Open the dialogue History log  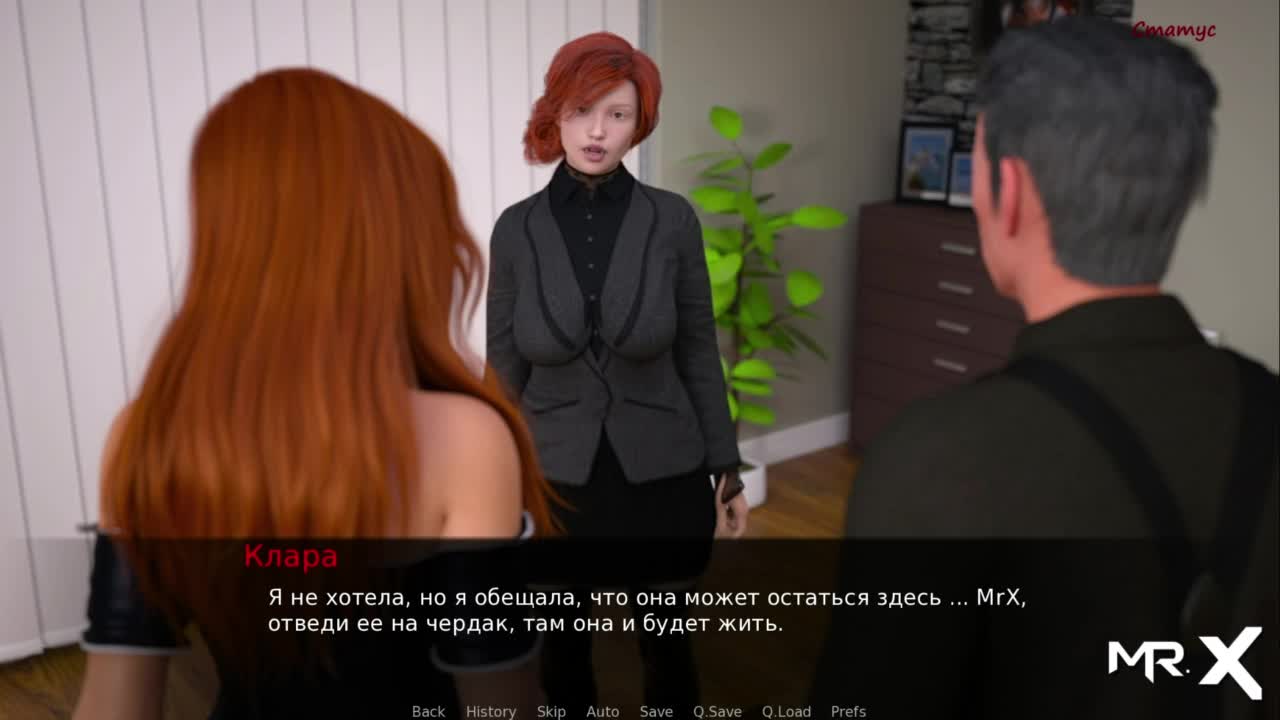491,711
